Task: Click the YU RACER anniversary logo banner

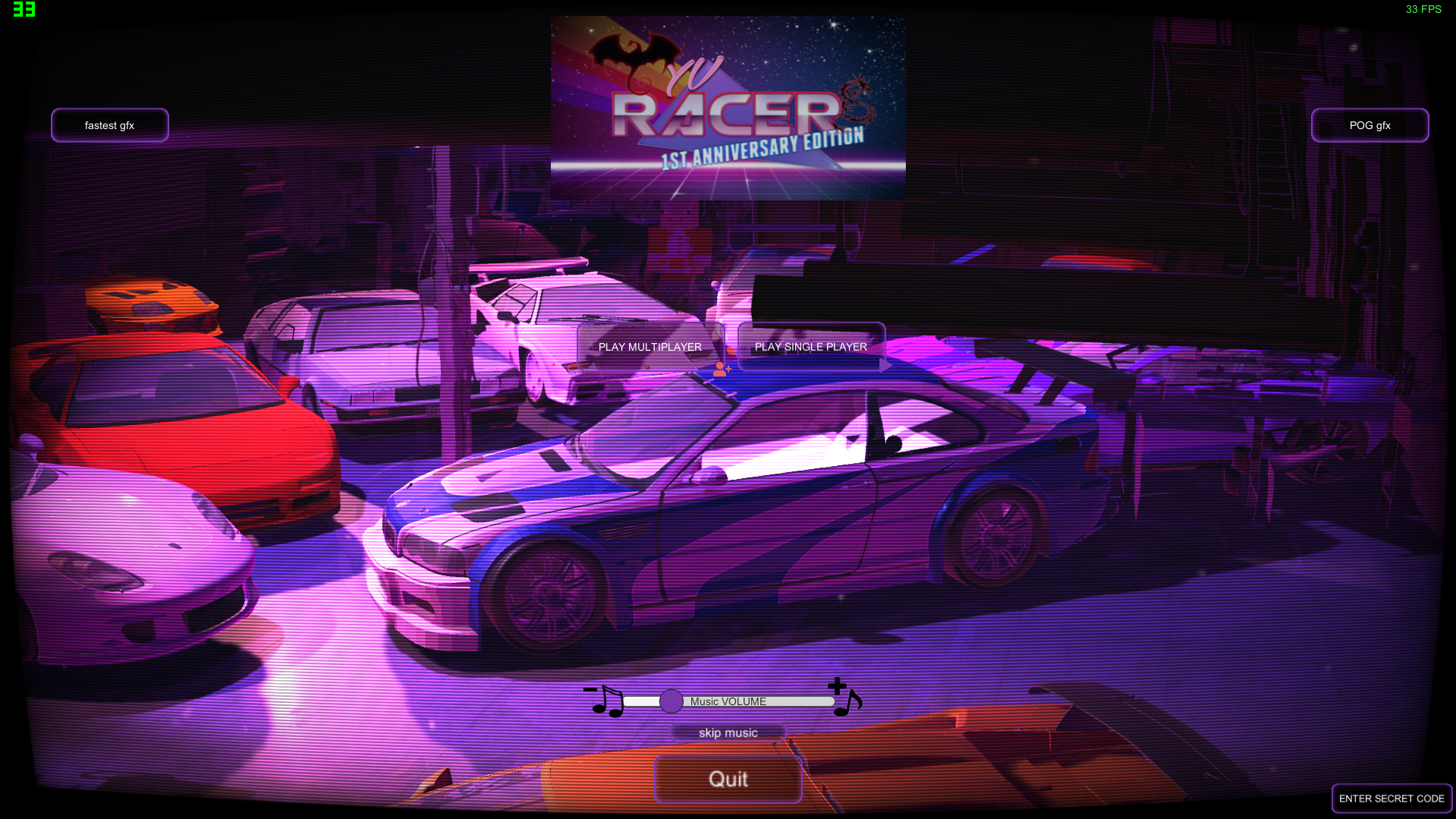Action: [x=728, y=106]
